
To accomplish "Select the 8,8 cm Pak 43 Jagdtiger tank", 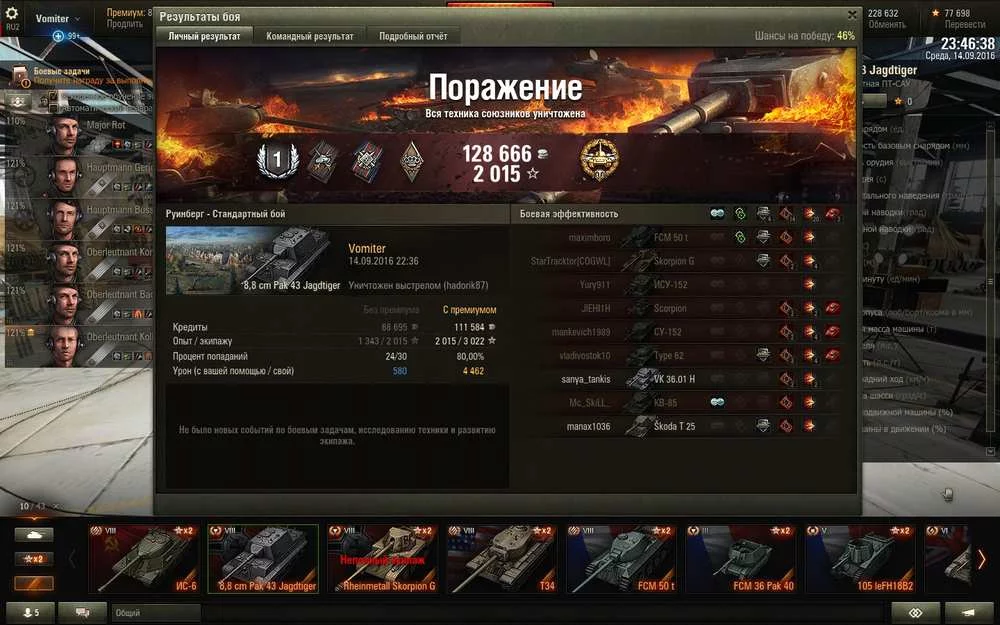I will (263, 559).
